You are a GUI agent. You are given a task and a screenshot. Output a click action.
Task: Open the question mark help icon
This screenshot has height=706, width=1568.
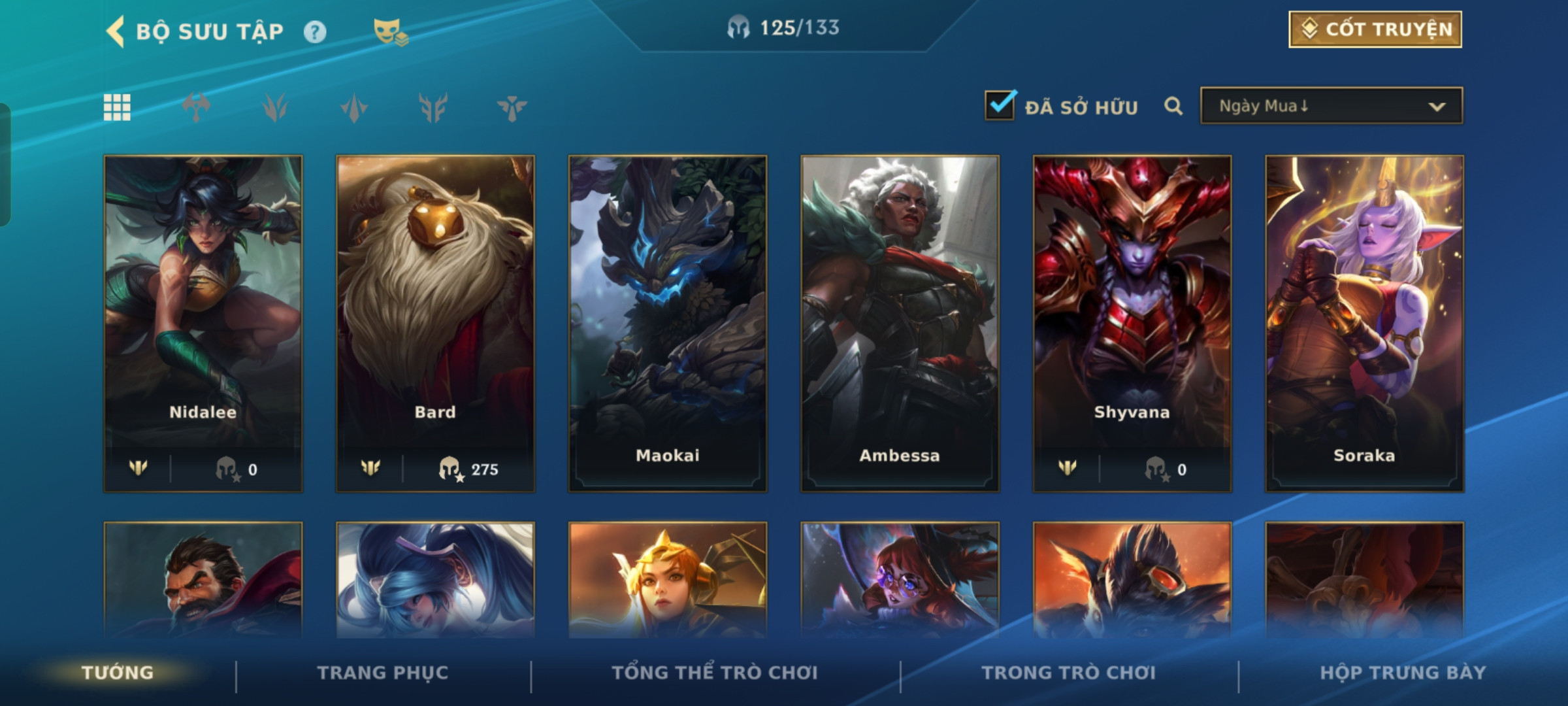coord(315,32)
